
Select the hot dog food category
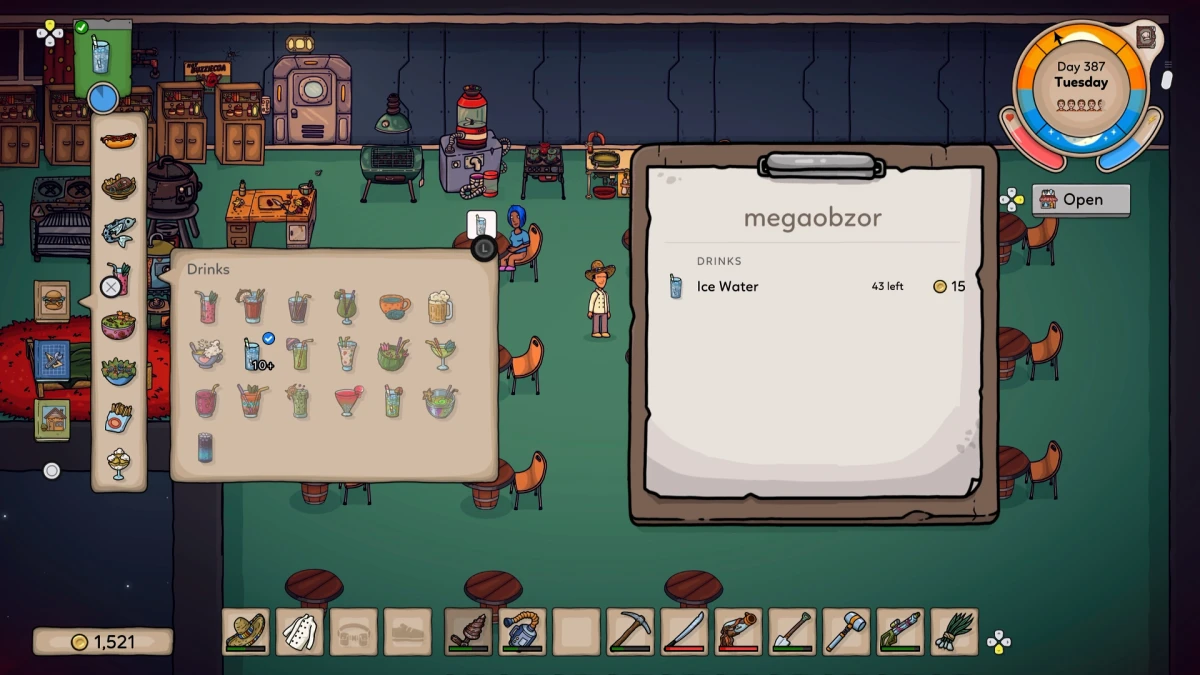(118, 139)
